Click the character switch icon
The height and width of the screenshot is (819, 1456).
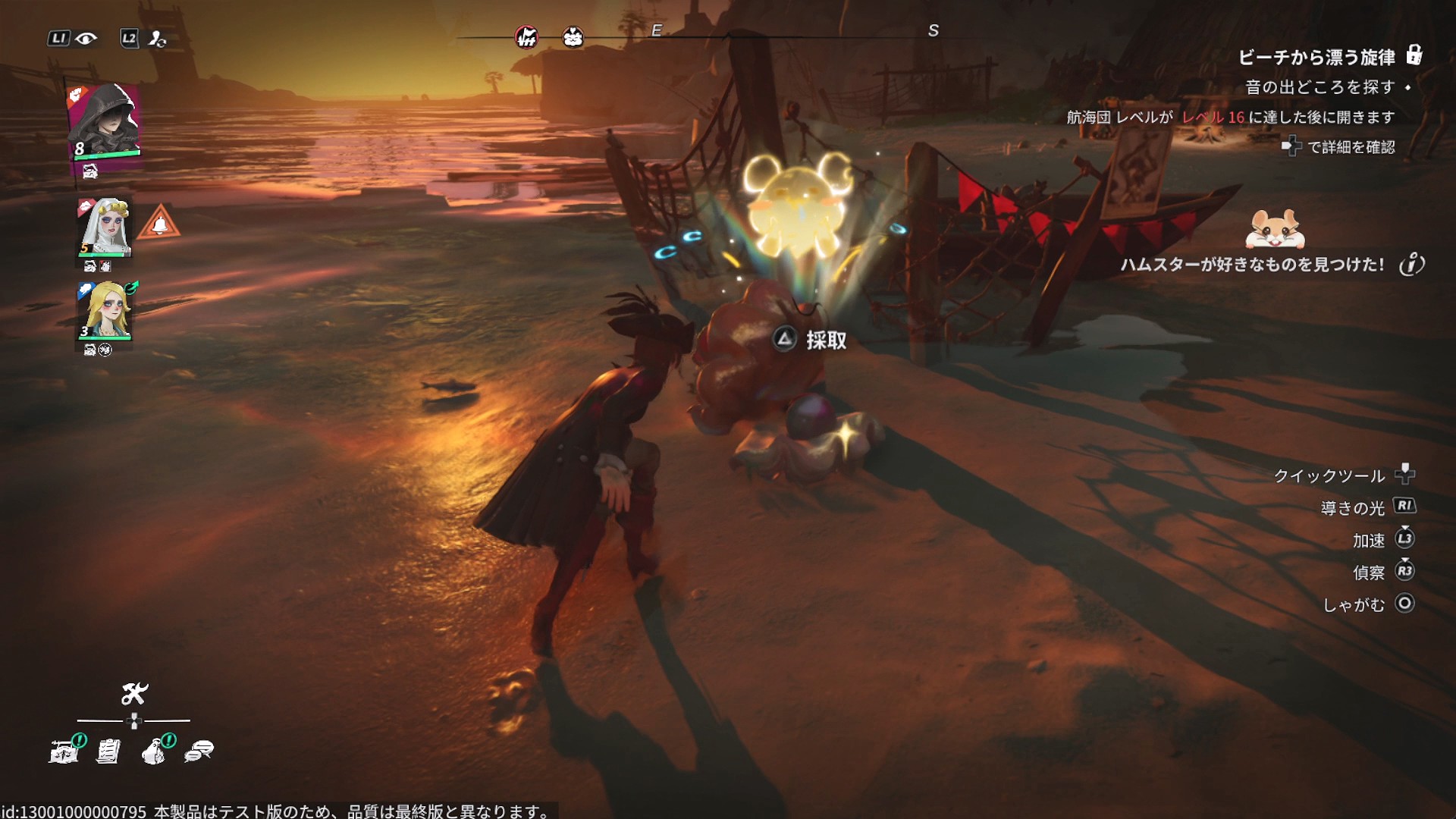tap(157, 39)
